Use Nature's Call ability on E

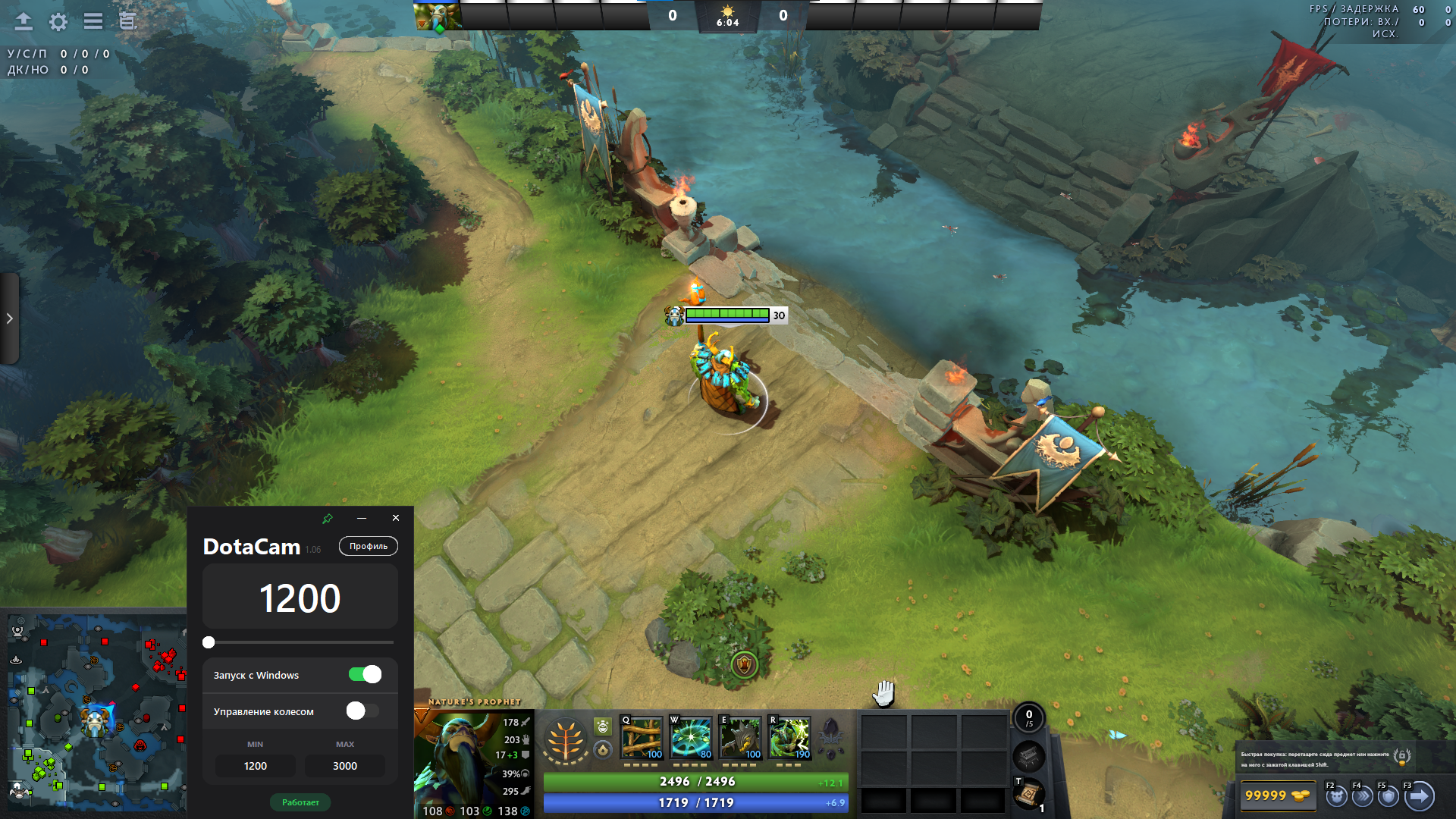(740, 737)
